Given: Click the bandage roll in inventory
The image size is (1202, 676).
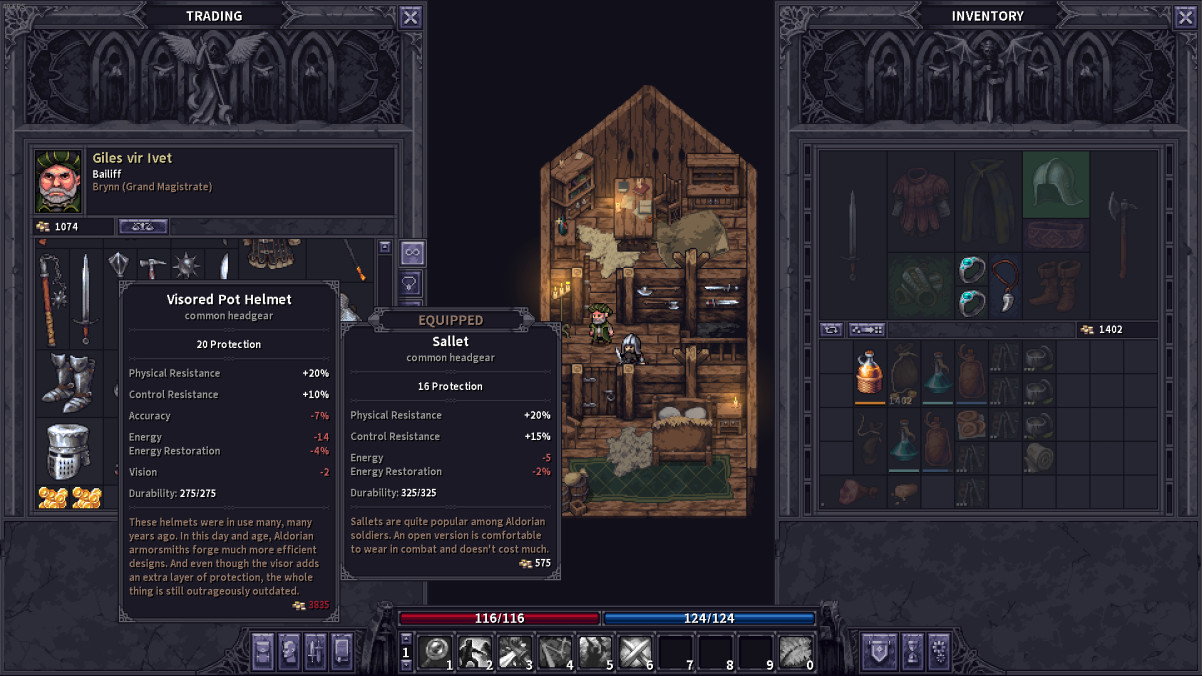Looking at the screenshot, I should pyautogui.click(x=1040, y=456).
